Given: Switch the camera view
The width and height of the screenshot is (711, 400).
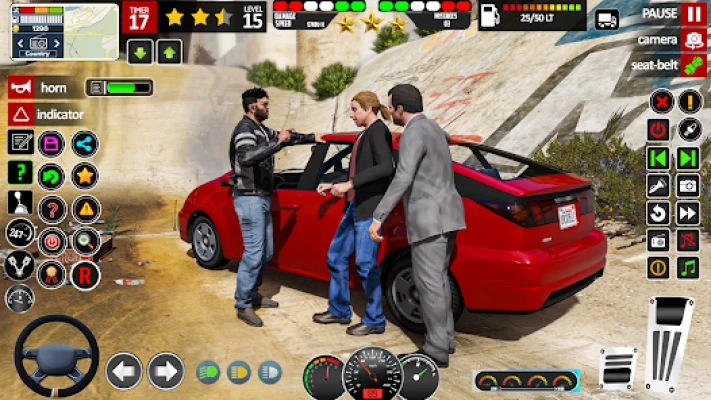Looking at the screenshot, I should [x=693, y=40].
